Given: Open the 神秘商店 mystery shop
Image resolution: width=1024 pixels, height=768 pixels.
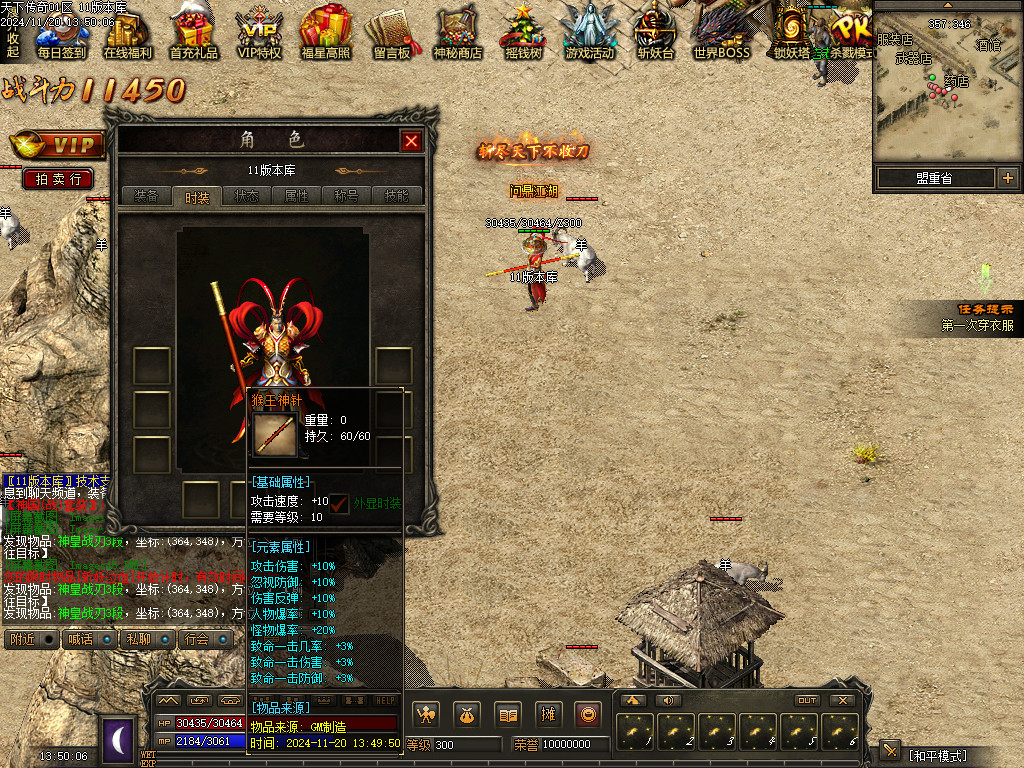Looking at the screenshot, I should (x=457, y=32).
